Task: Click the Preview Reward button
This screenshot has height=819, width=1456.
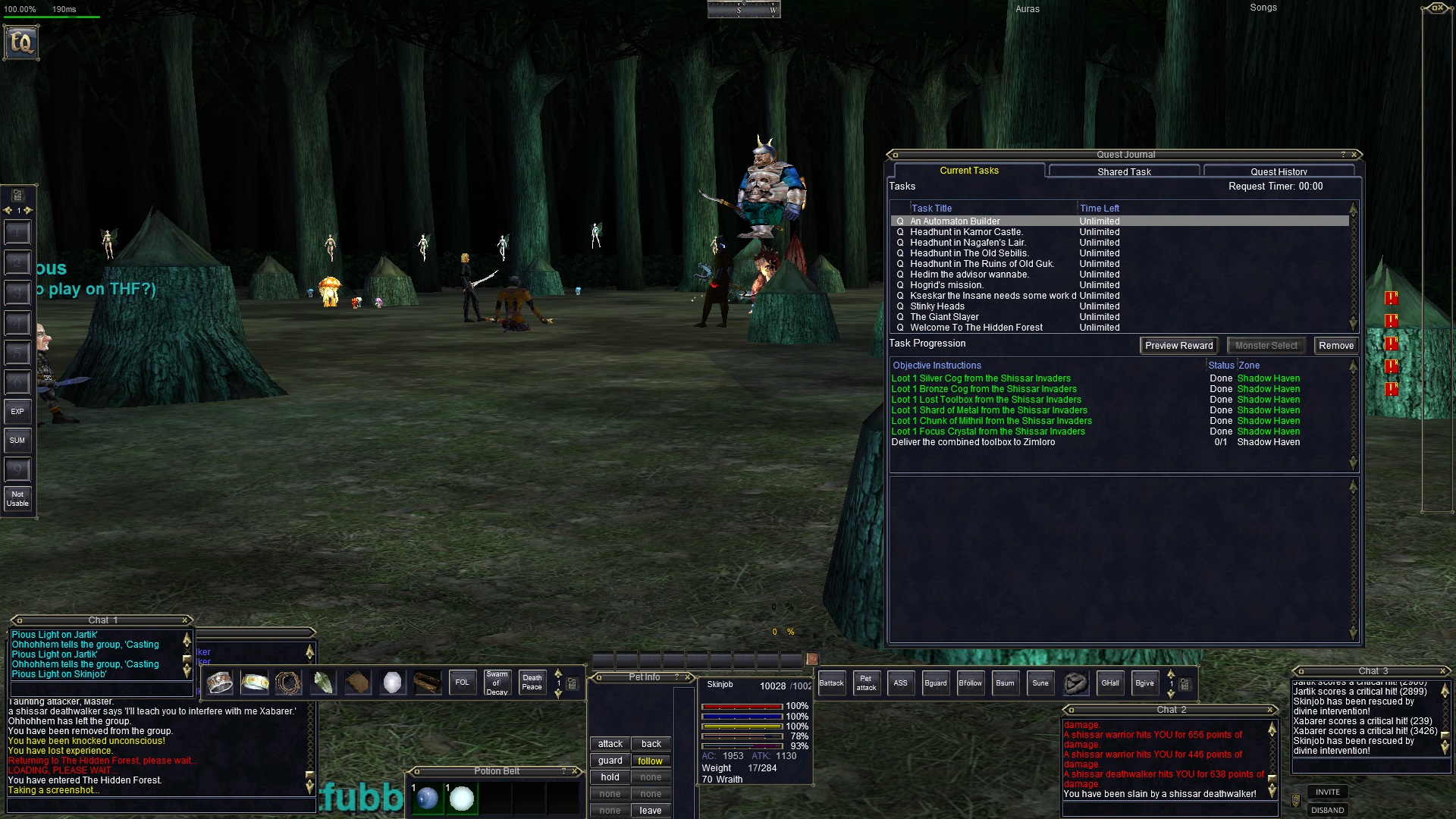Action: point(1178,346)
